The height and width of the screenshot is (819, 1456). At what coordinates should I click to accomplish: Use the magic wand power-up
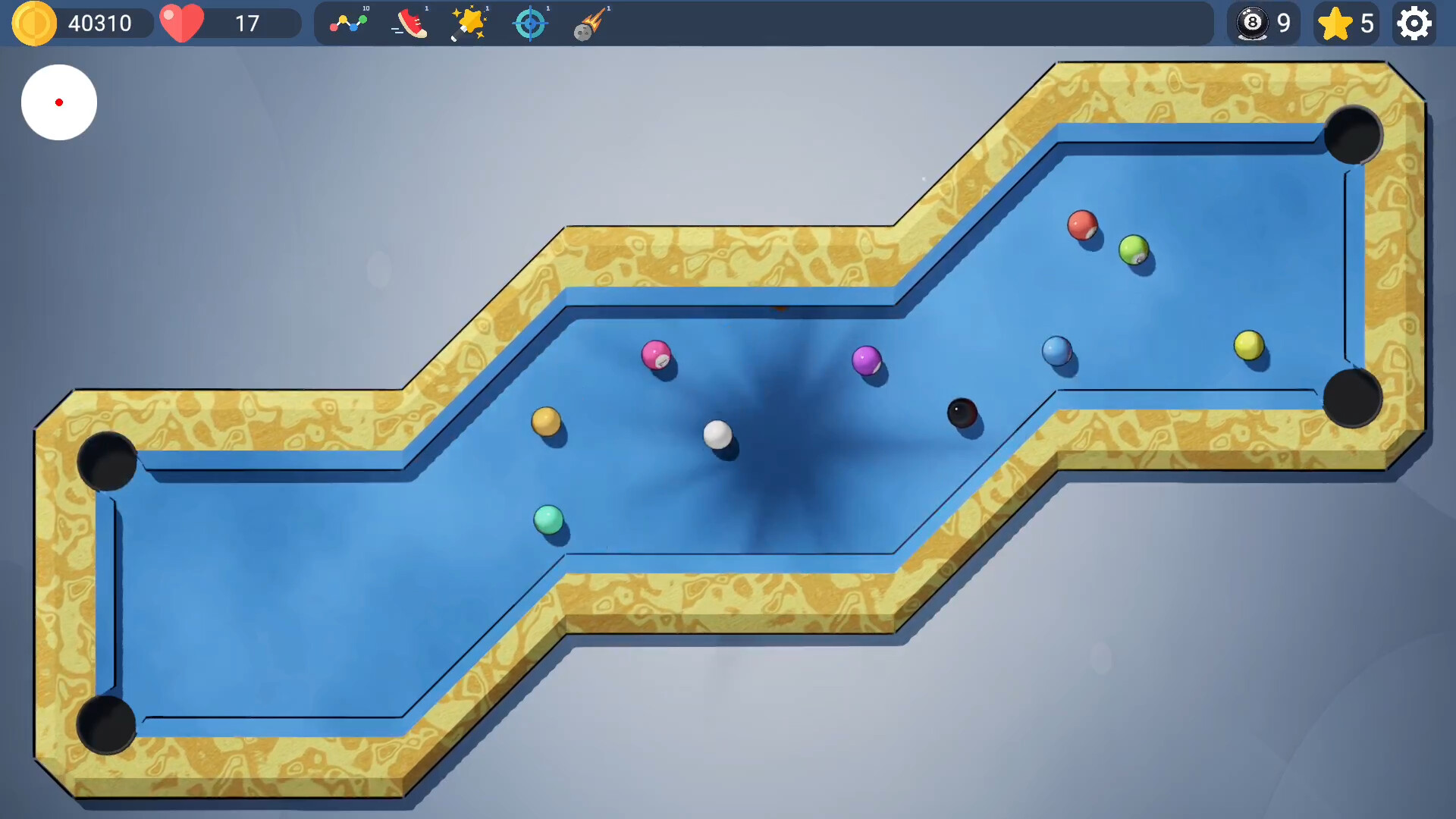click(469, 24)
